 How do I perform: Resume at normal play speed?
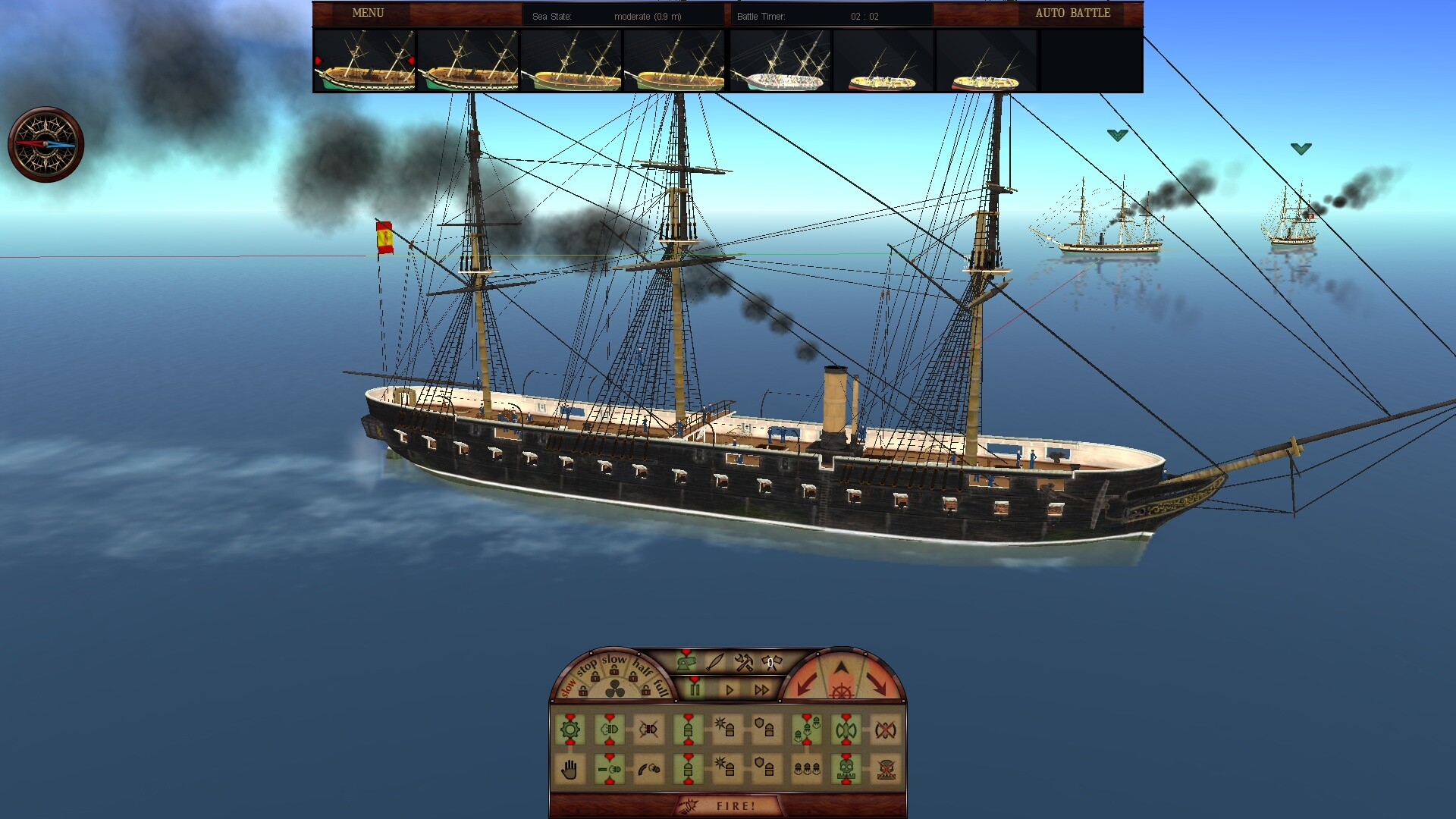pos(730,689)
